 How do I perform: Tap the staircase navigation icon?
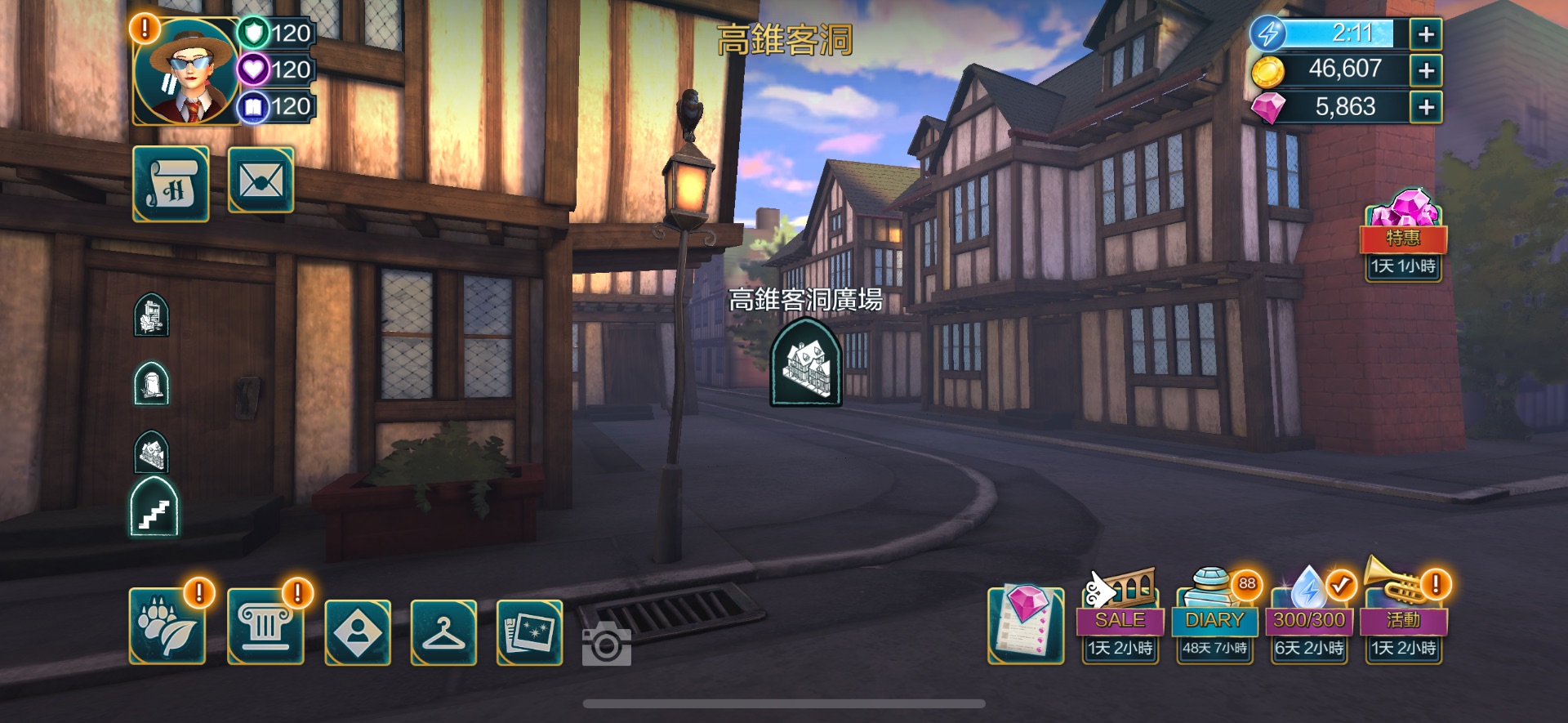coord(154,509)
